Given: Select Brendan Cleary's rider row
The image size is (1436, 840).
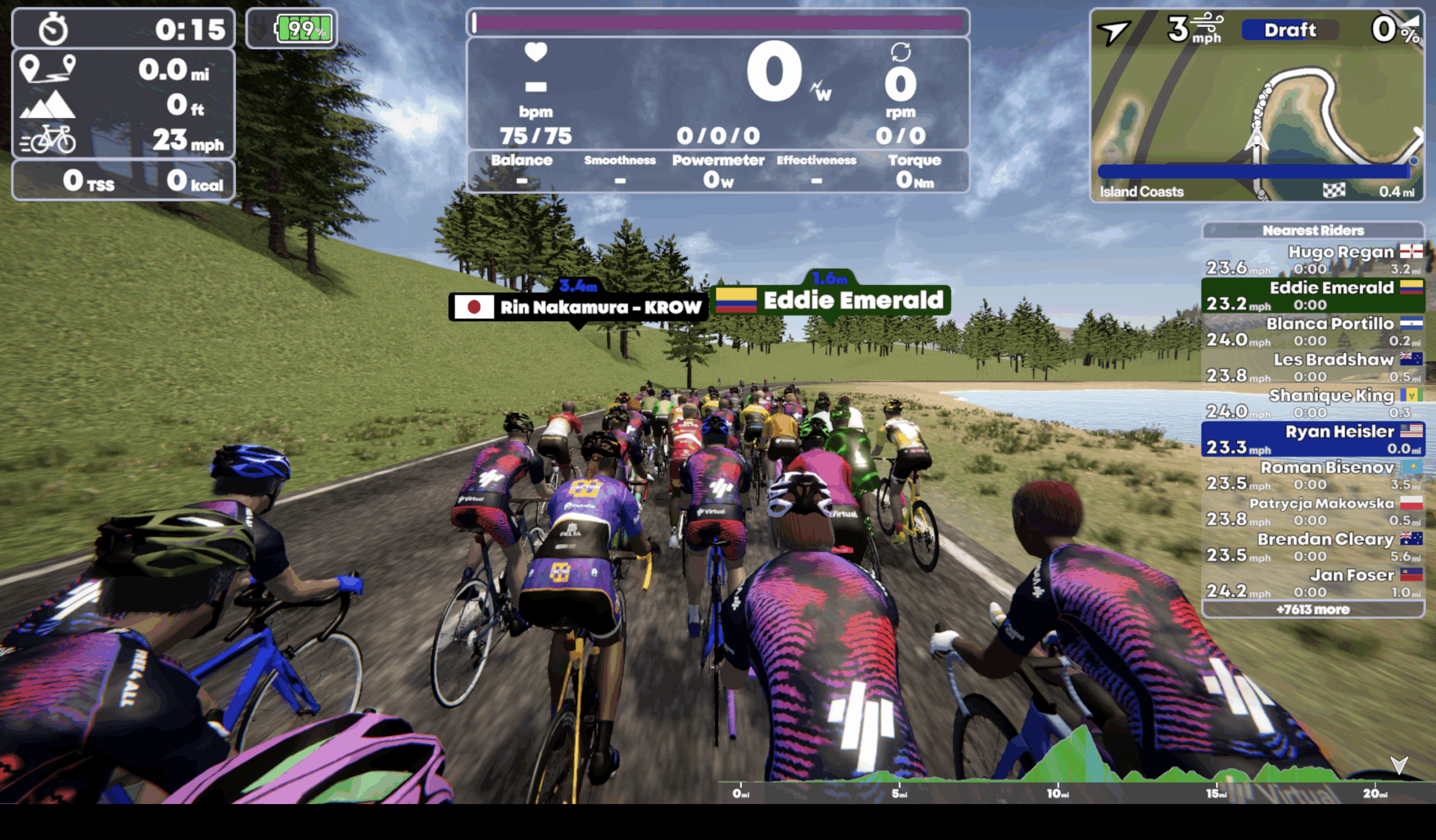Looking at the screenshot, I should 1313,547.
